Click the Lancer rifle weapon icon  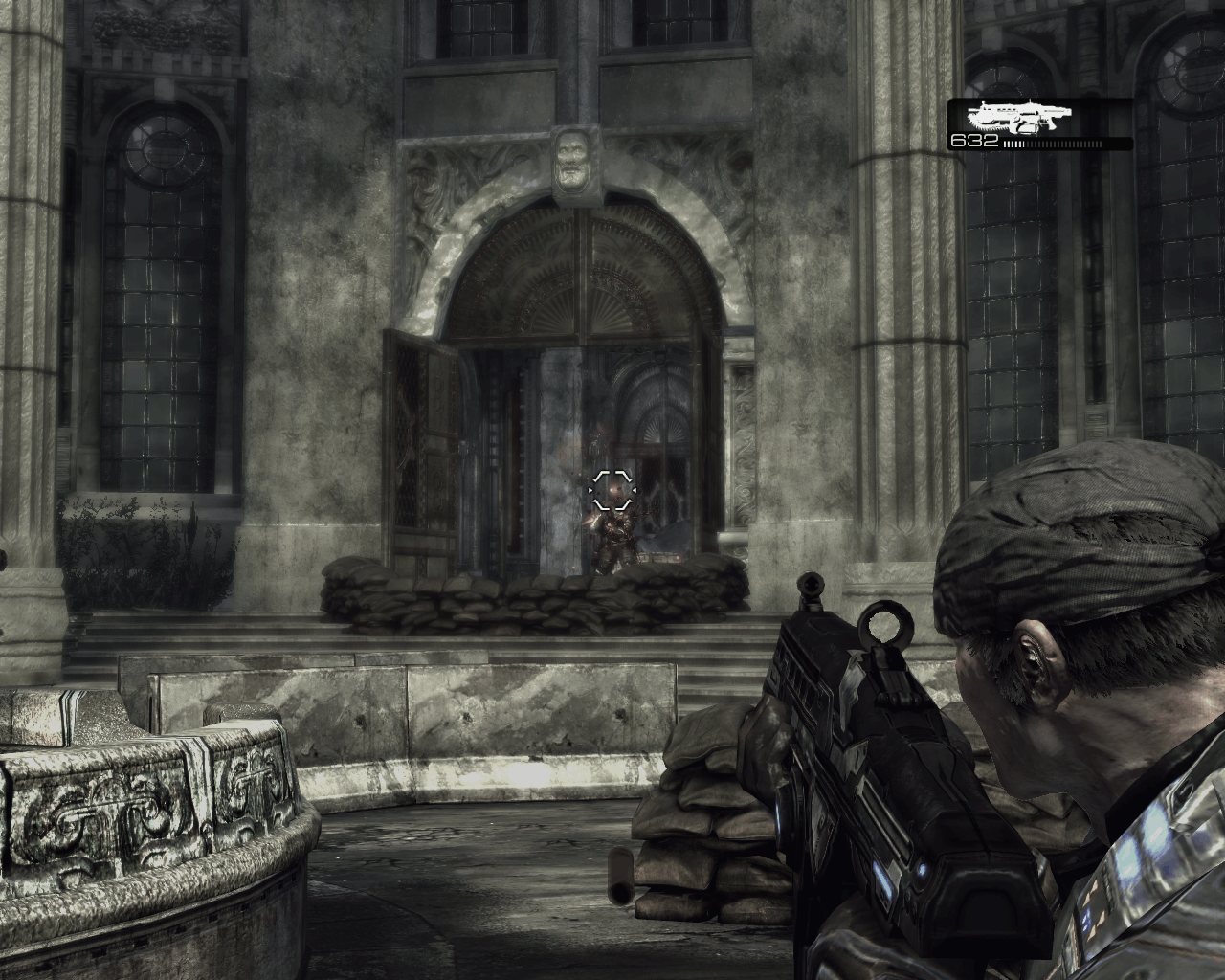(x=1018, y=118)
